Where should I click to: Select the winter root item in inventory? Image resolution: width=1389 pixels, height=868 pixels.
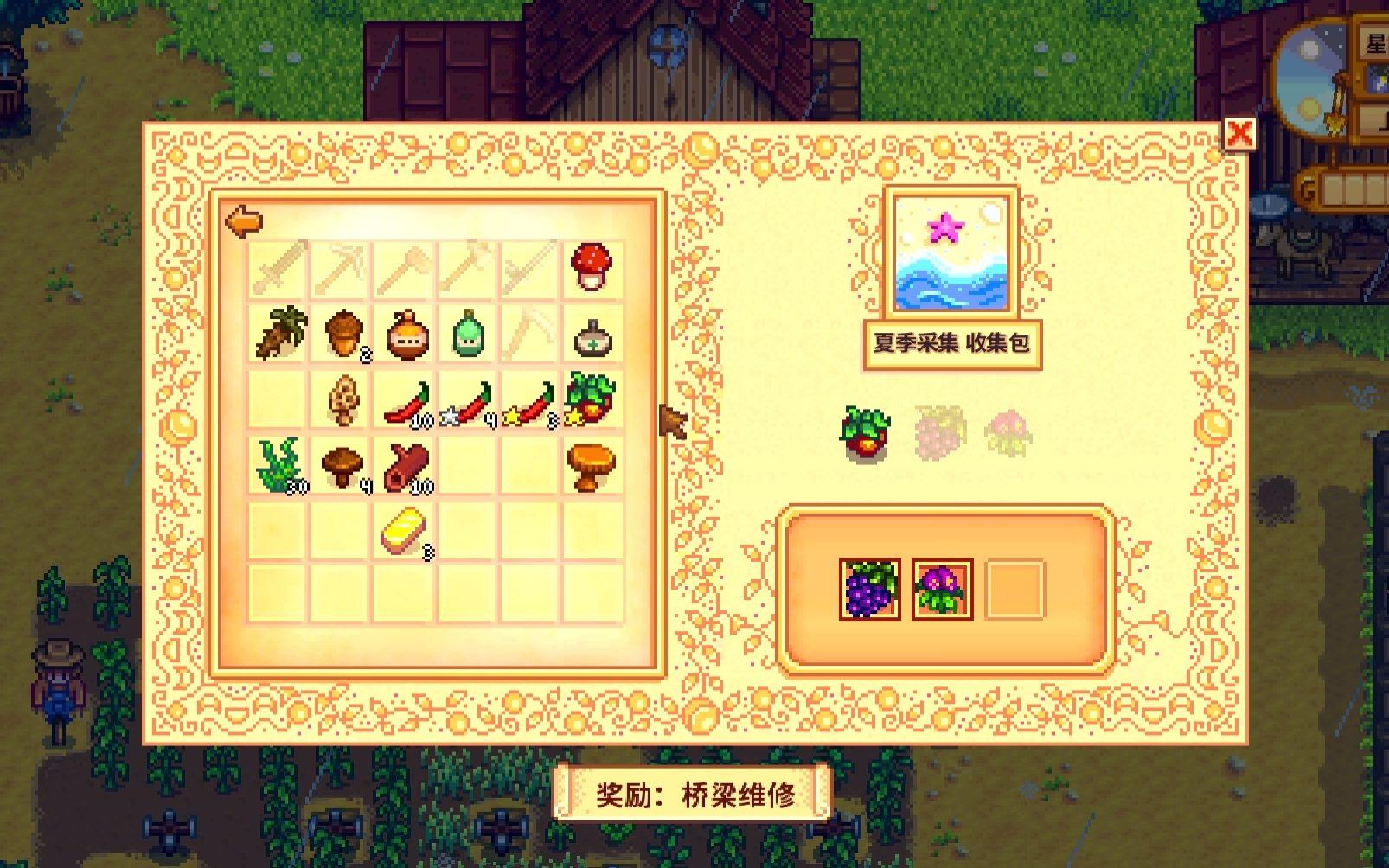coord(277,335)
